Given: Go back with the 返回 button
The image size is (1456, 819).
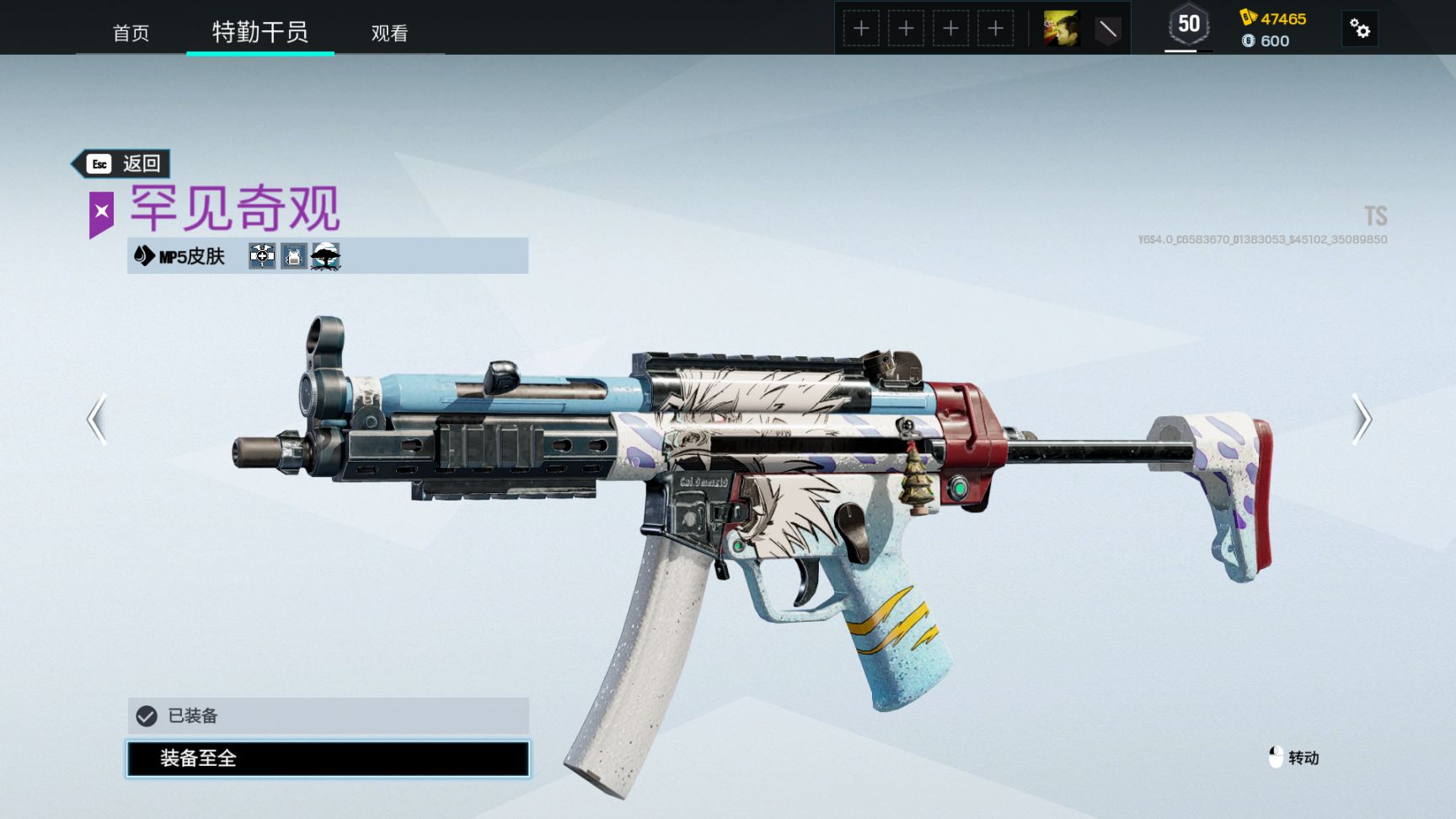Looking at the screenshot, I should pyautogui.click(x=123, y=163).
